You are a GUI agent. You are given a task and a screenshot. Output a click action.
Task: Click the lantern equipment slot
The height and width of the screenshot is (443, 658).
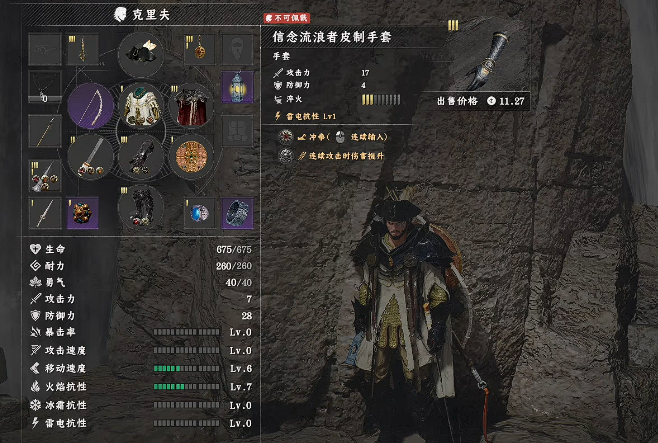237,88
